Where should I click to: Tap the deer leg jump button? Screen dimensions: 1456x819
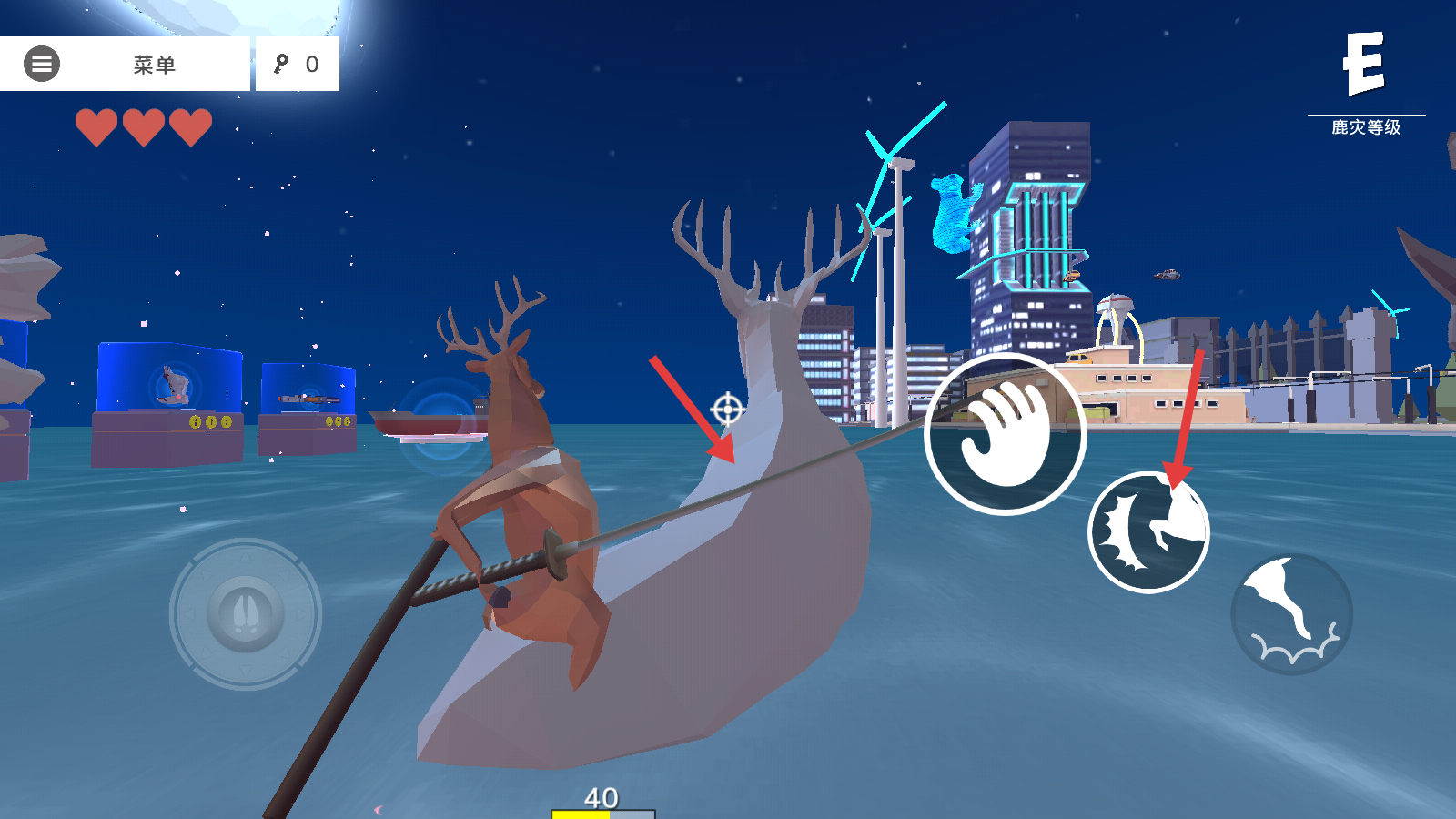1291,614
